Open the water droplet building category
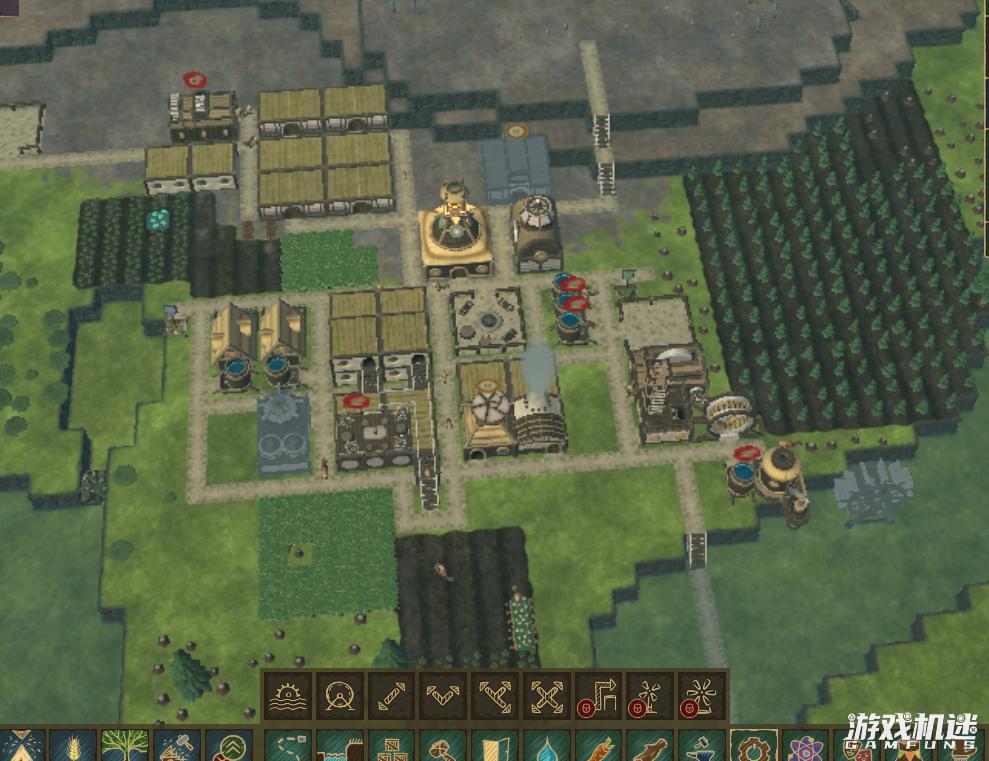Image resolution: width=989 pixels, height=761 pixels. (546, 747)
